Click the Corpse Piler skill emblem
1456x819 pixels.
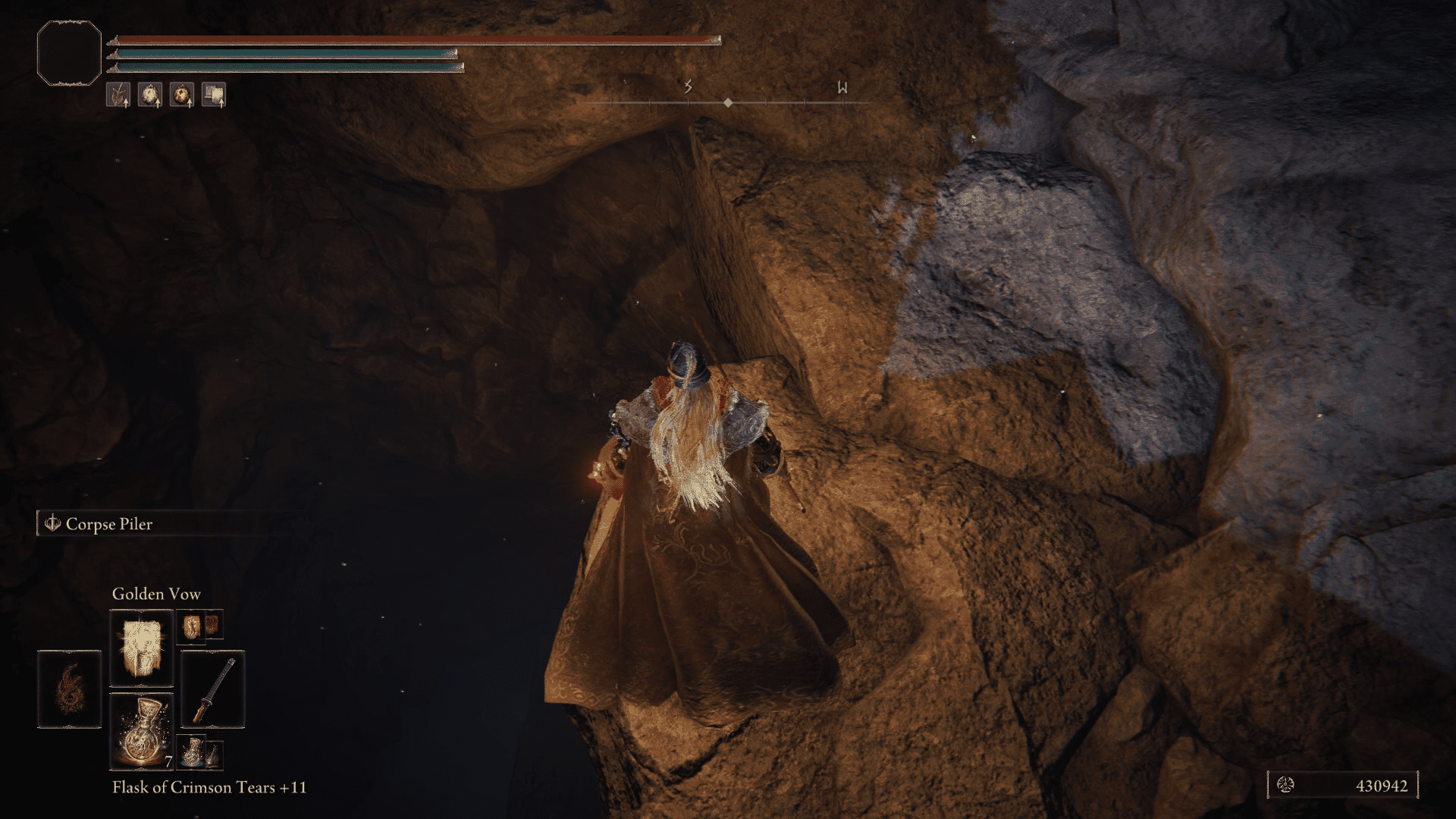tap(52, 524)
